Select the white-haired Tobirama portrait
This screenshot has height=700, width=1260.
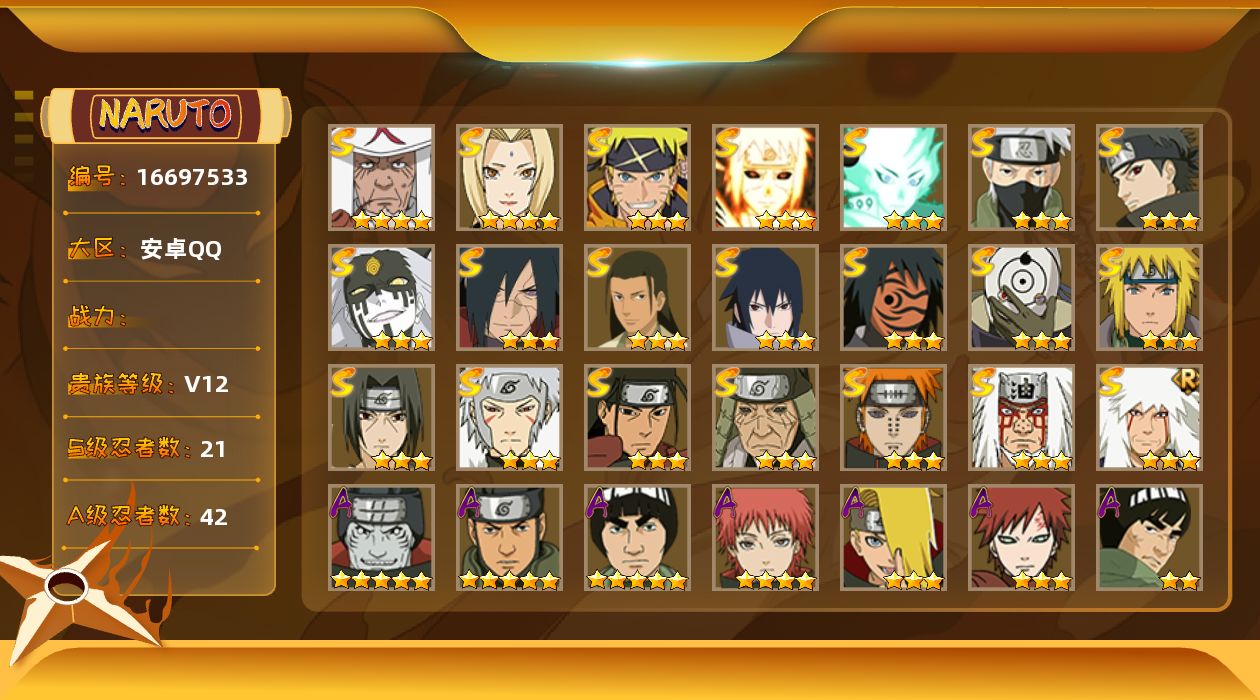pyautogui.click(x=509, y=417)
